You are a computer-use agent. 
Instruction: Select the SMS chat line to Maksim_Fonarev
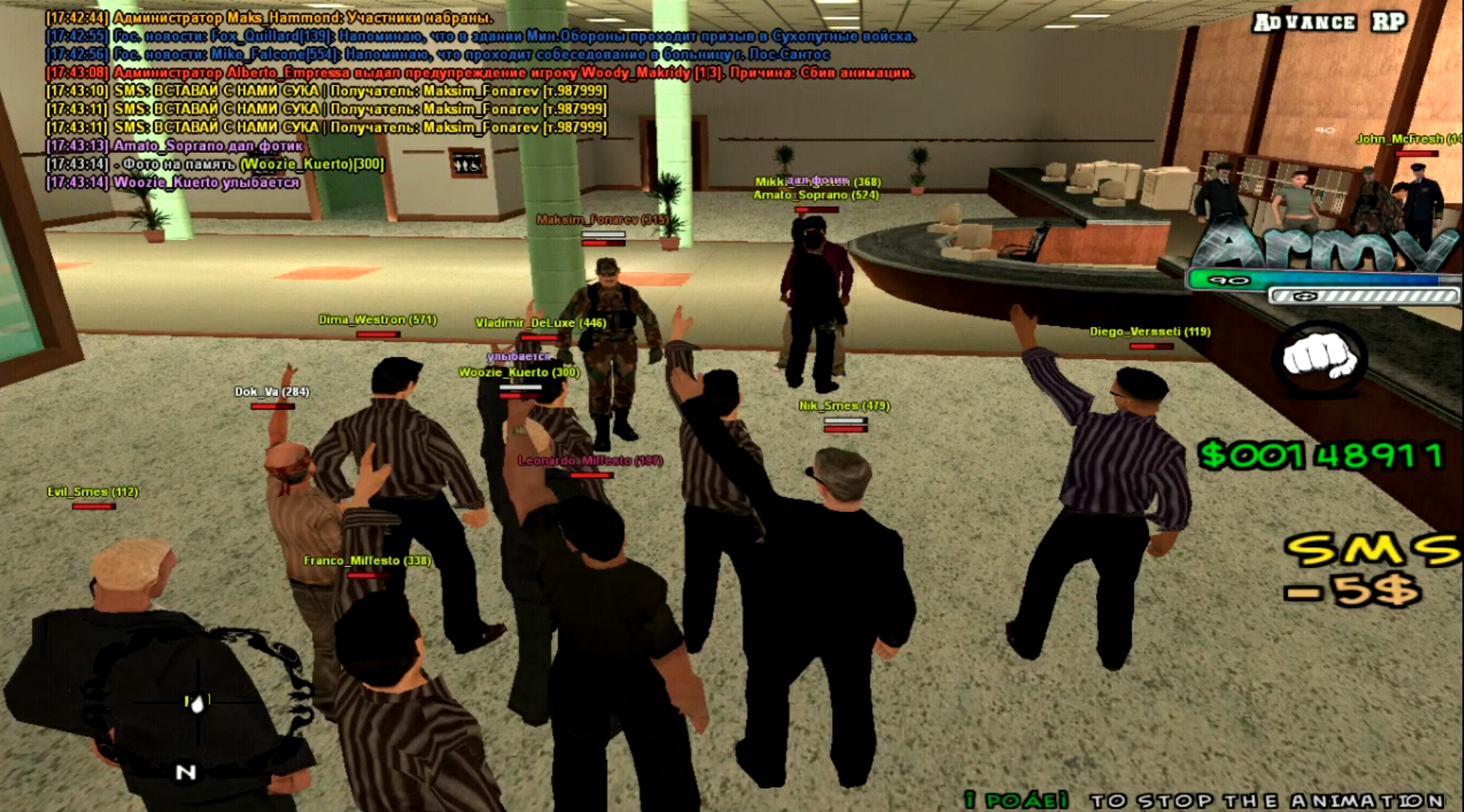coord(328,91)
